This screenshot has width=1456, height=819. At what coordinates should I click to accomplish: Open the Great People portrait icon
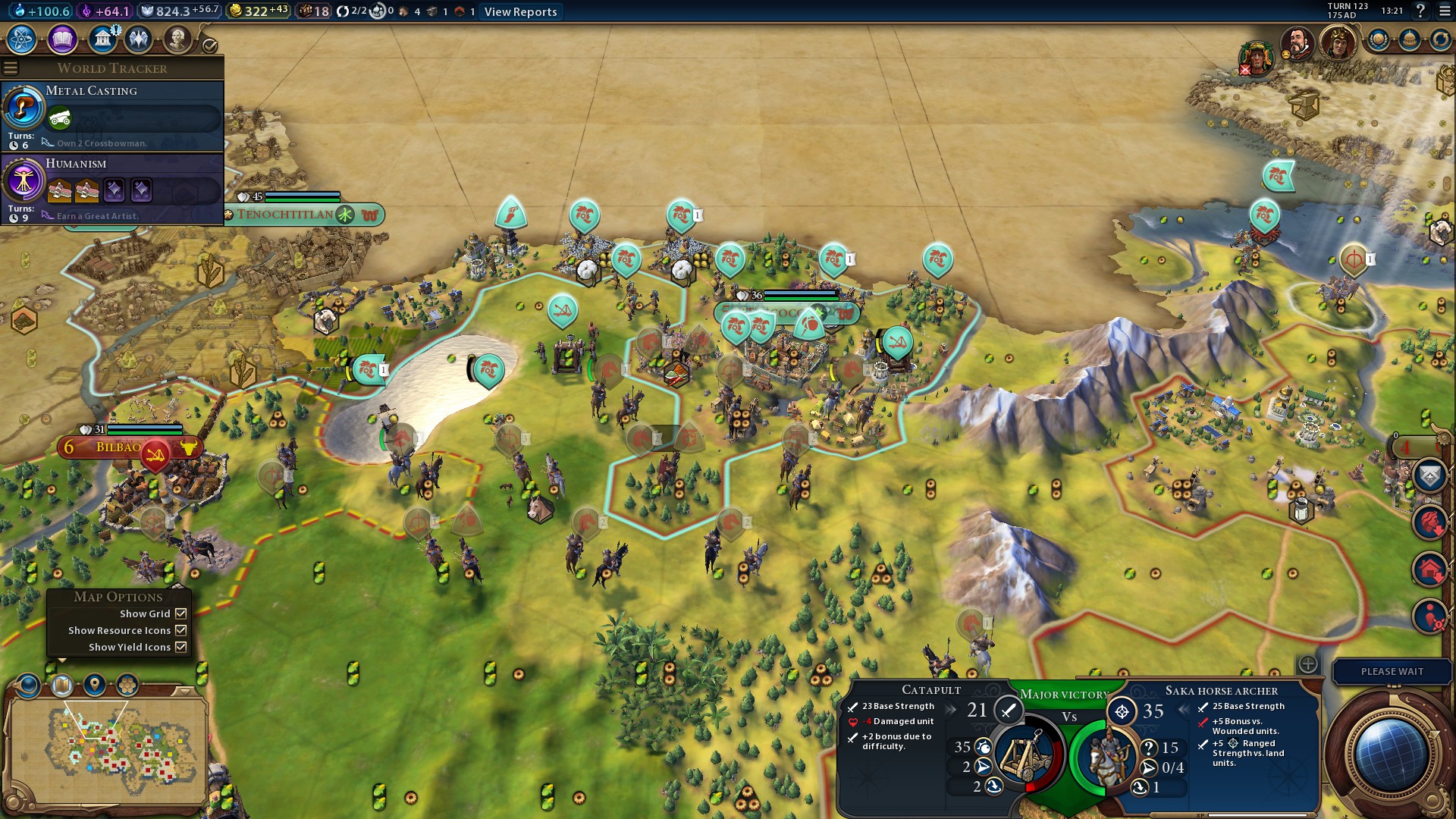coord(177,39)
